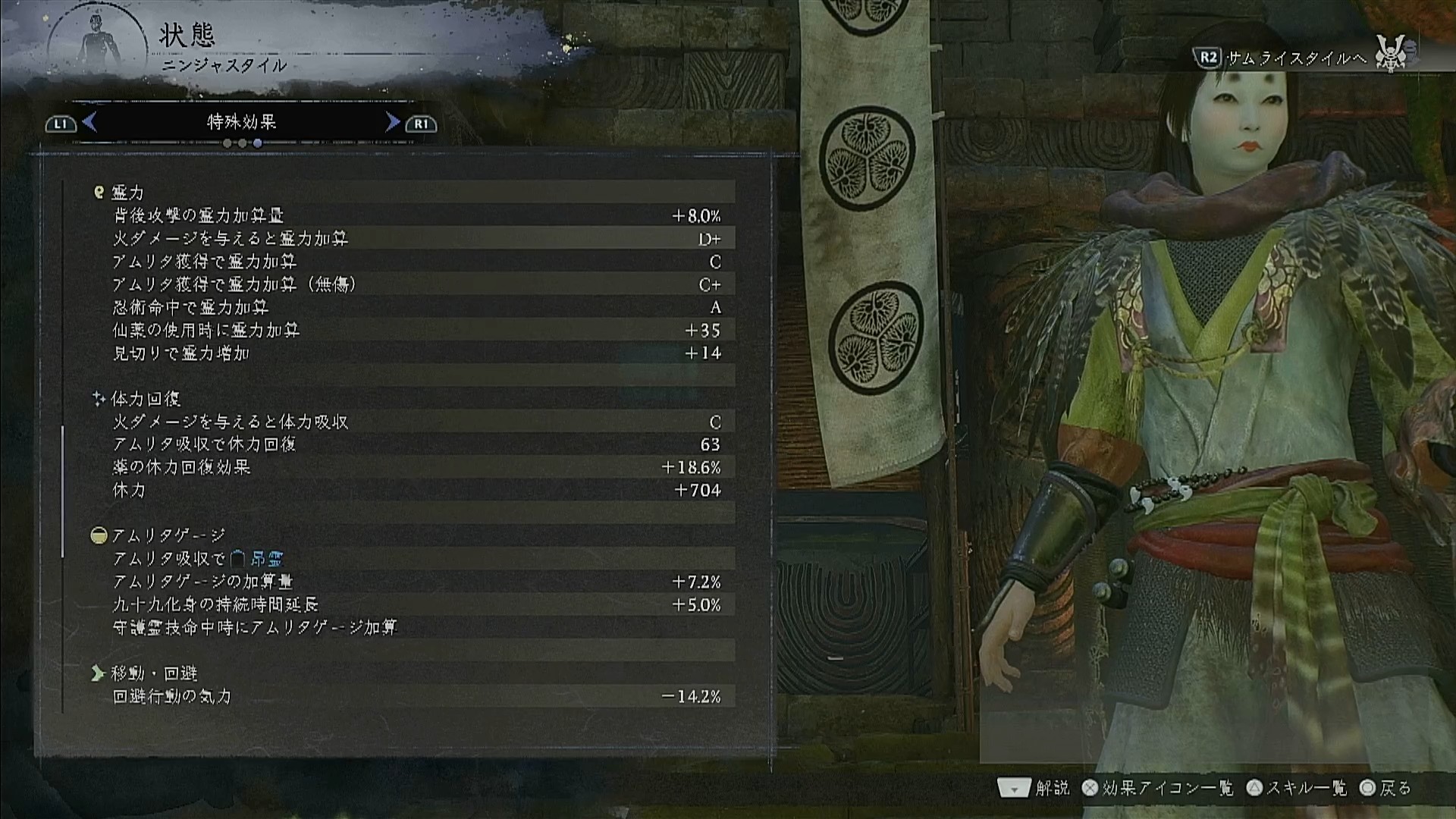Select the 背後攻撃の霊力加算量 row
Image resolution: width=1456 pixels, height=819 pixels.
click(x=416, y=216)
